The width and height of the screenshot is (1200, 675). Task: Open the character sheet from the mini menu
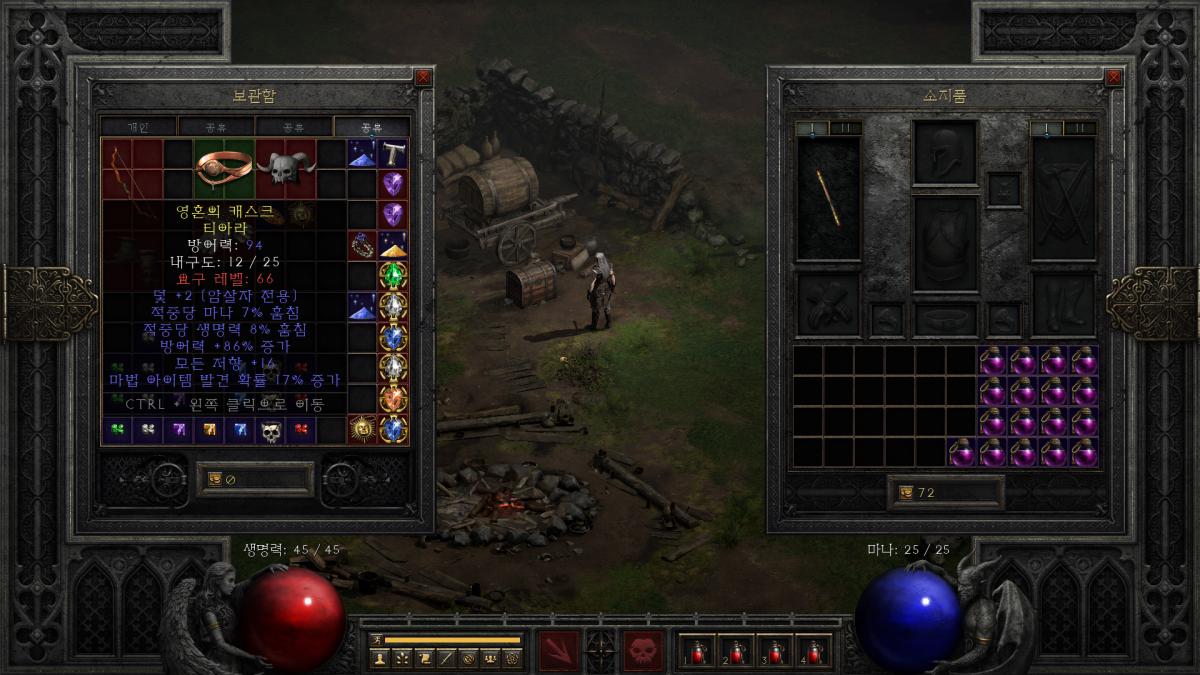pos(379,658)
